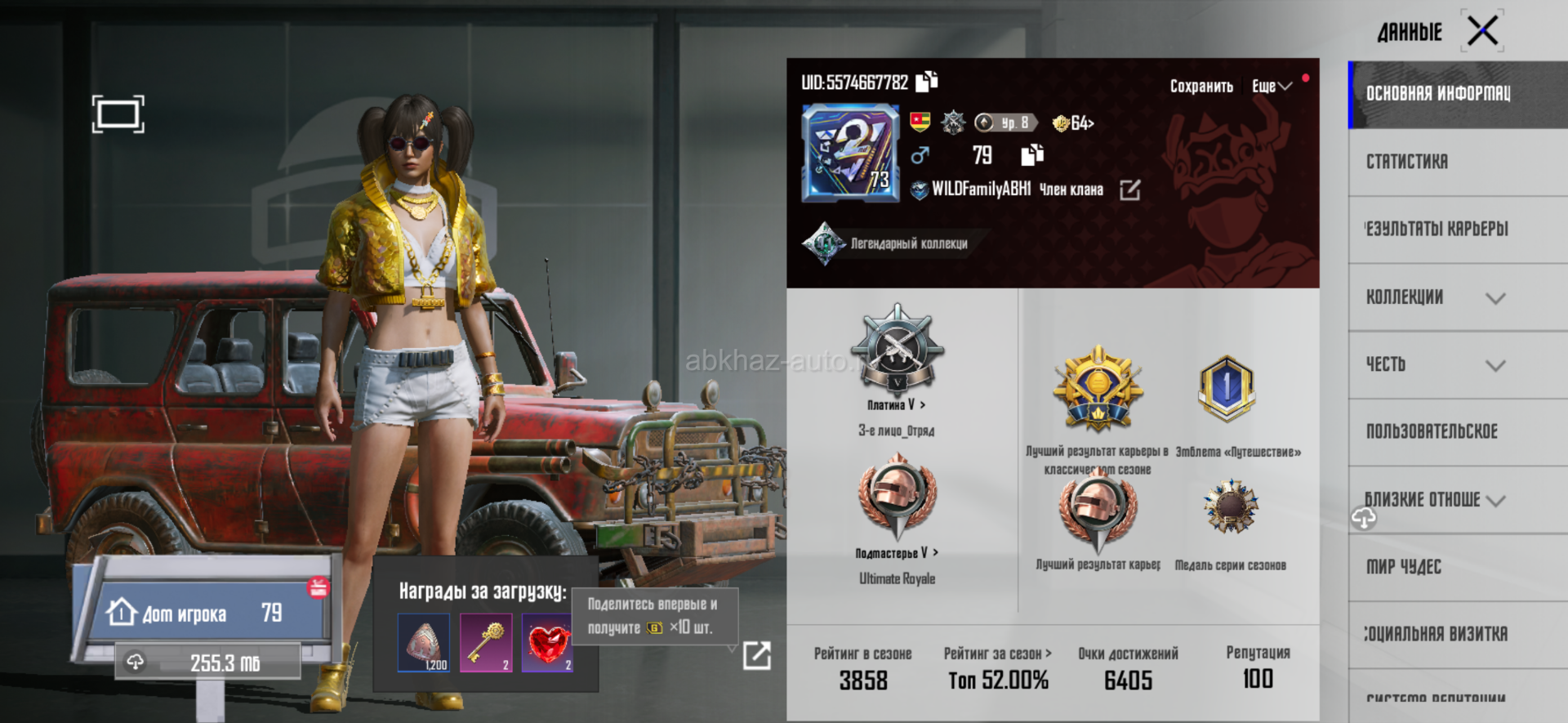
Task: Click the Сохранить button
Action: (1200, 87)
